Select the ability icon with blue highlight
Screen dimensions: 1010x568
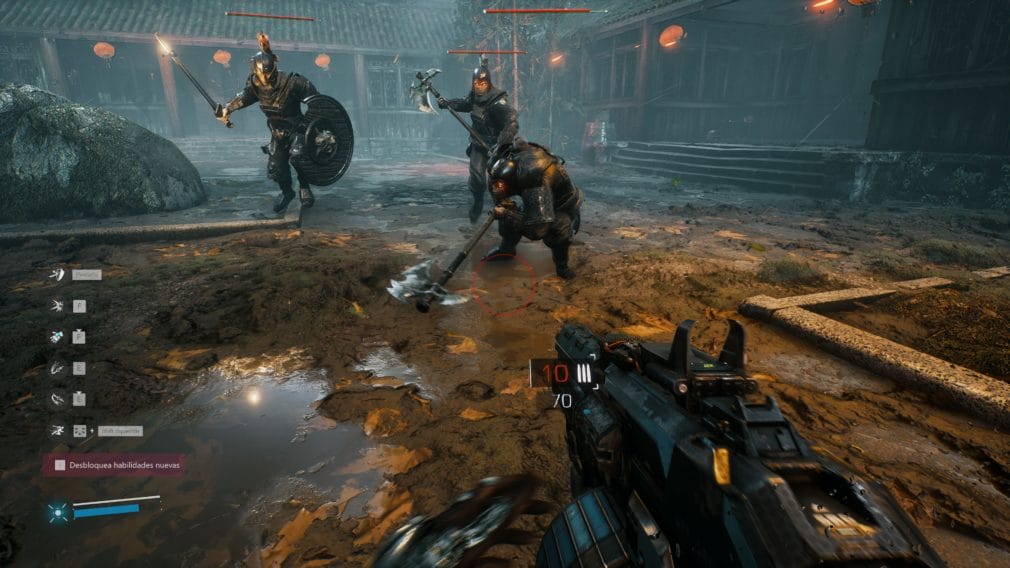point(58,336)
